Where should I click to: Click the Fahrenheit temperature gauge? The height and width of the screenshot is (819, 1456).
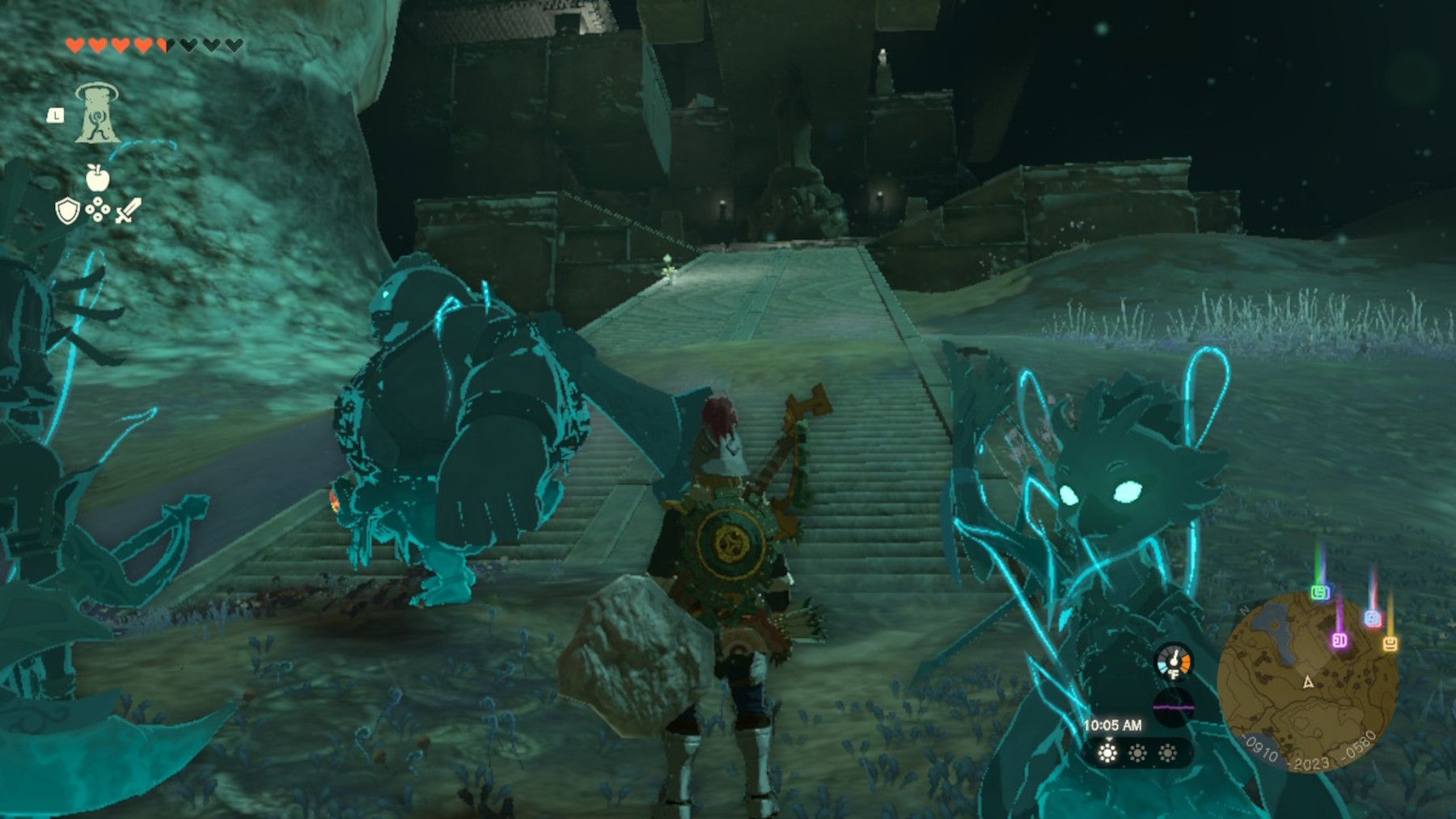tap(1173, 663)
